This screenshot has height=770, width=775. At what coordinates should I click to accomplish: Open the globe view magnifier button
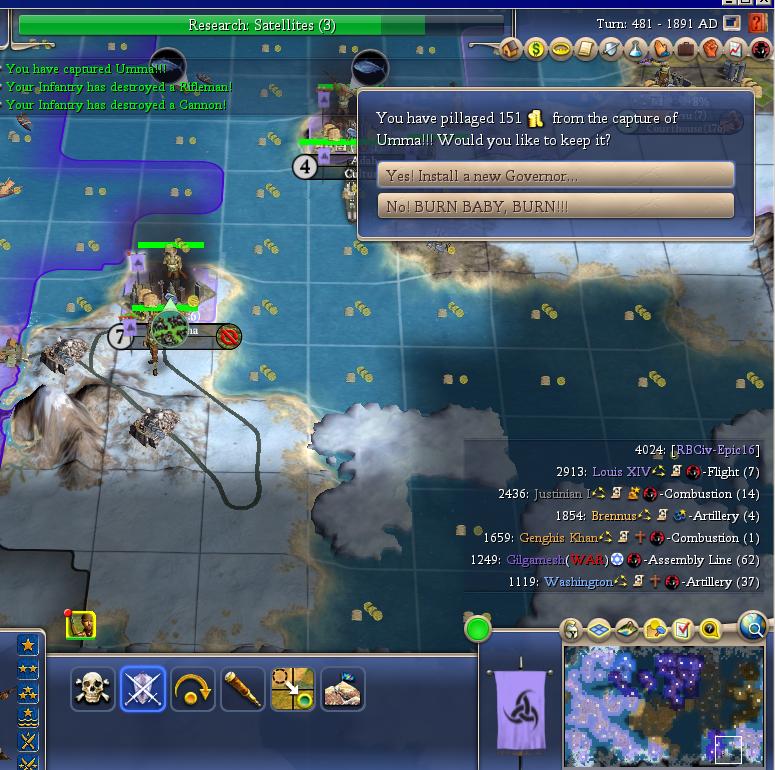752,627
